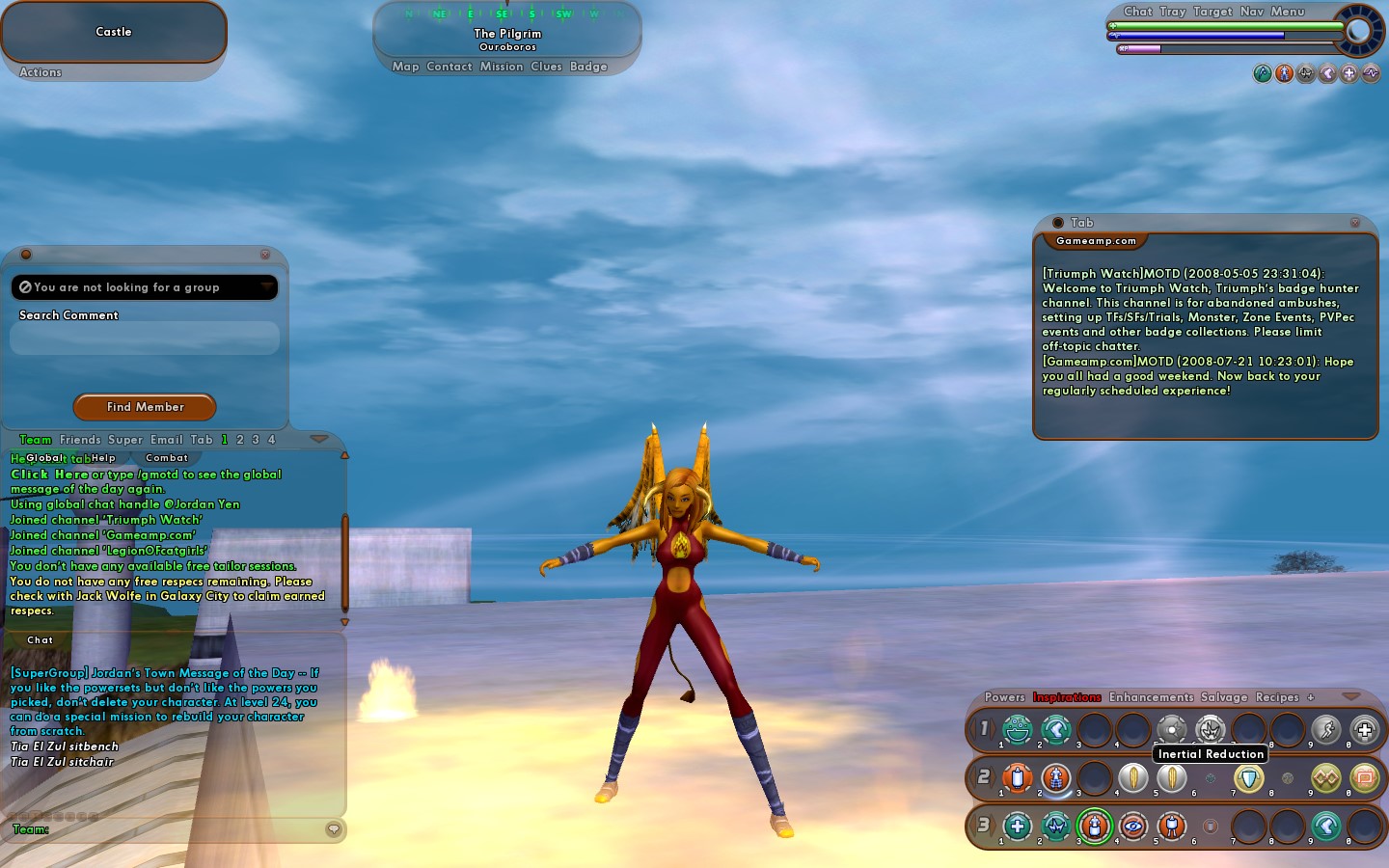1389x868 pixels.
Task: Click the Search Comment text field
Action: (145, 338)
